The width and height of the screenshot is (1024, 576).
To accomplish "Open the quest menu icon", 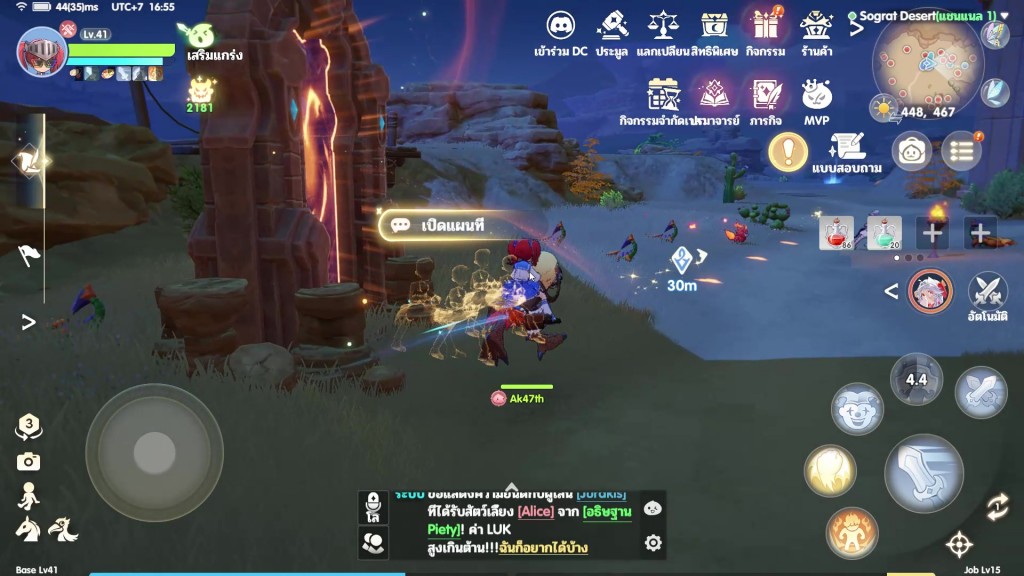I will click(766, 96).
